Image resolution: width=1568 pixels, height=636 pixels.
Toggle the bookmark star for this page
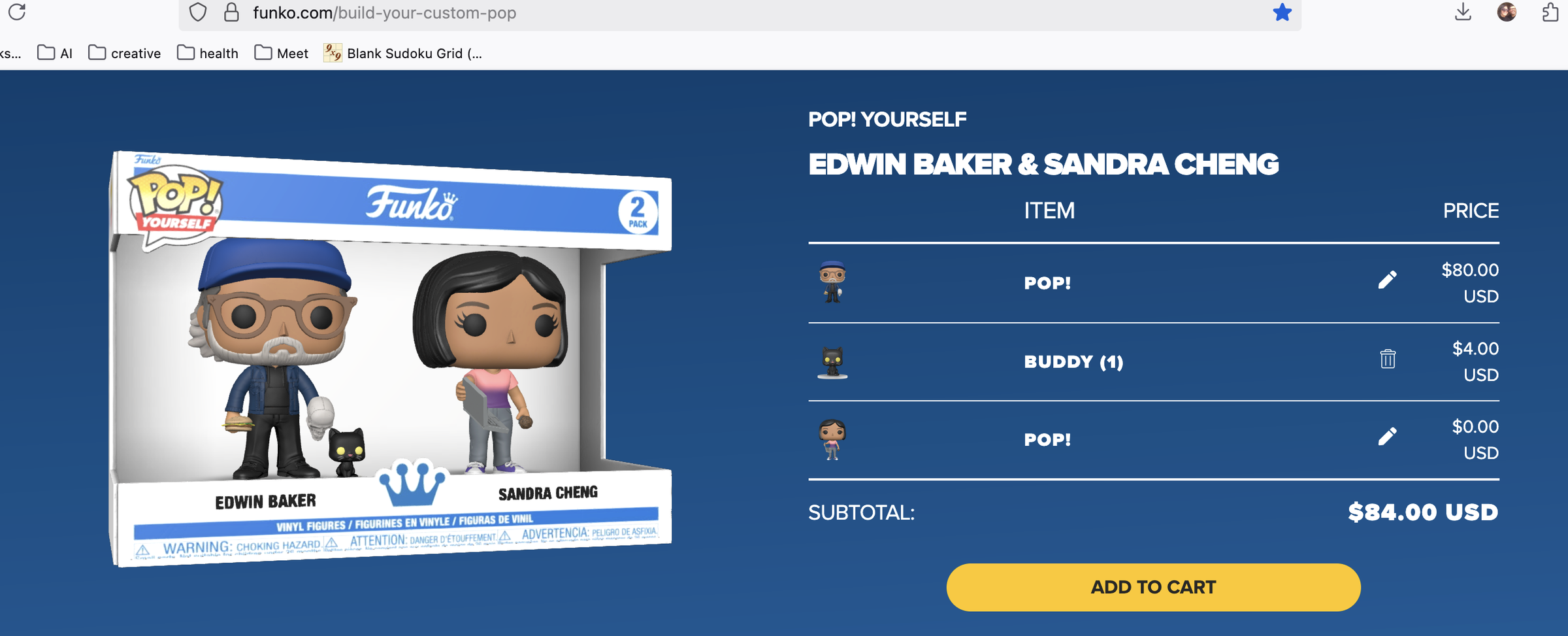pos(1282,12)
